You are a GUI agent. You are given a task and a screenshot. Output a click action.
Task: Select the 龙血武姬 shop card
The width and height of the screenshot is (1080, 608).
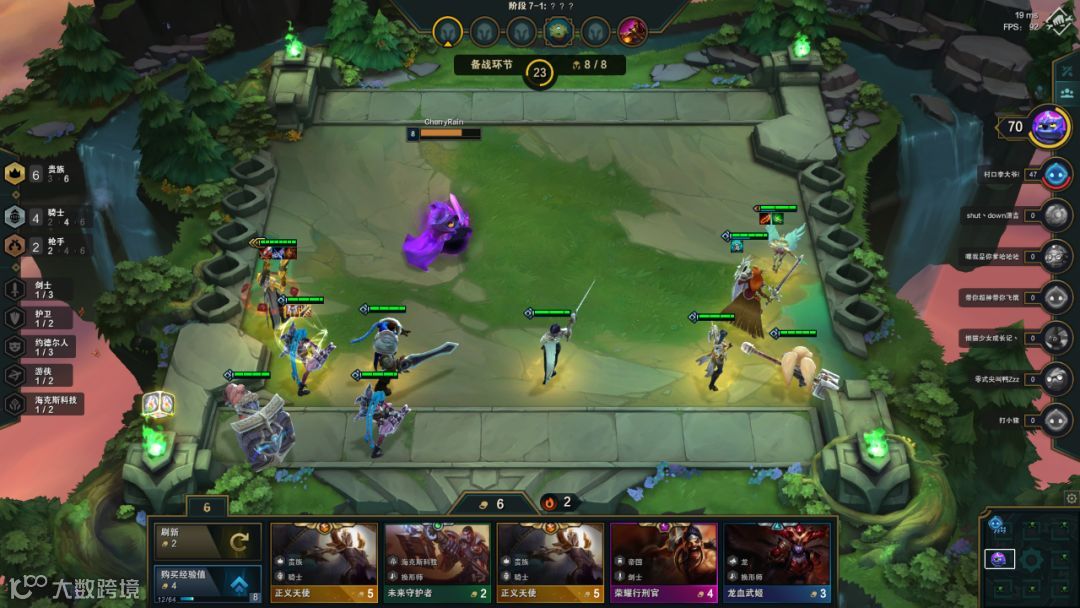pyautogui.click(x=777, y=561)
